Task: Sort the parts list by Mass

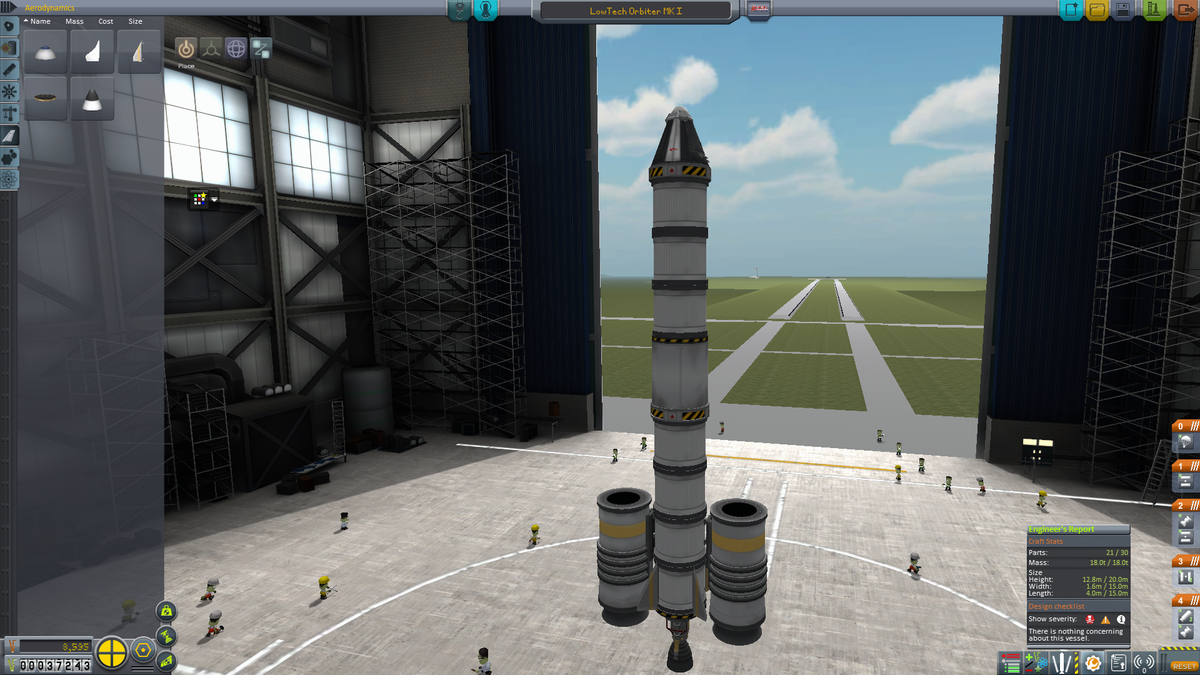Action: coord(74,21)
